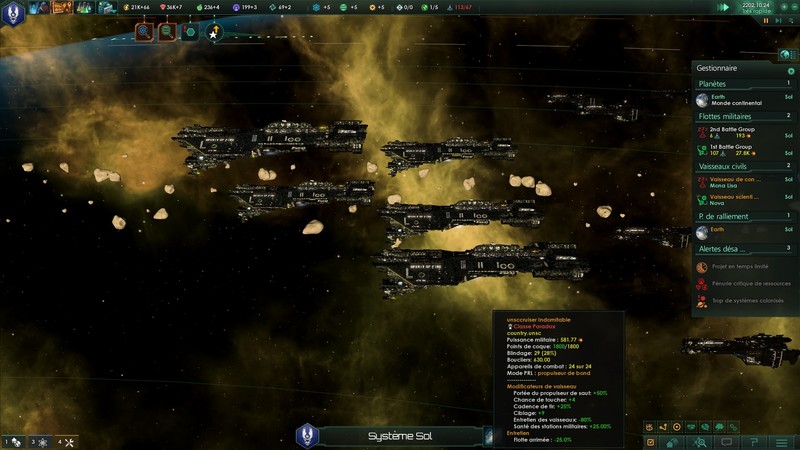Click the red exclamation hexagon alert
Screen dimensions: 800x450
(189, 33)
